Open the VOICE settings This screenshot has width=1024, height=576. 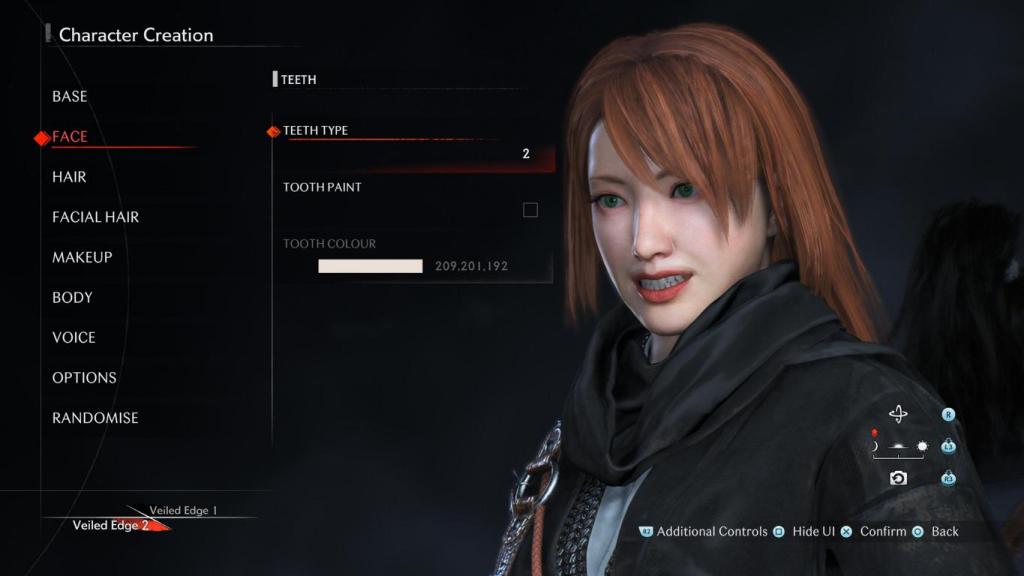click(x=74, y=337)
